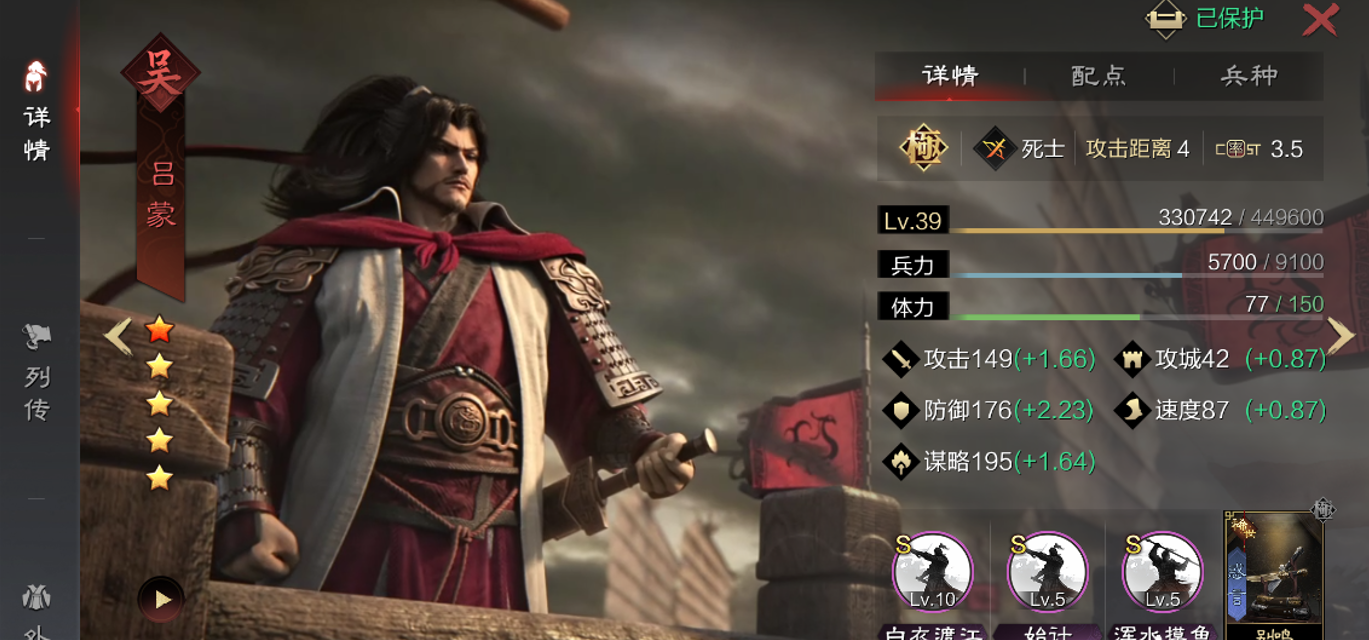The width and height of the screenshot is (1369, 640).
Task: Select the 详情 tab in the top bar
Action: coord(950,76)
